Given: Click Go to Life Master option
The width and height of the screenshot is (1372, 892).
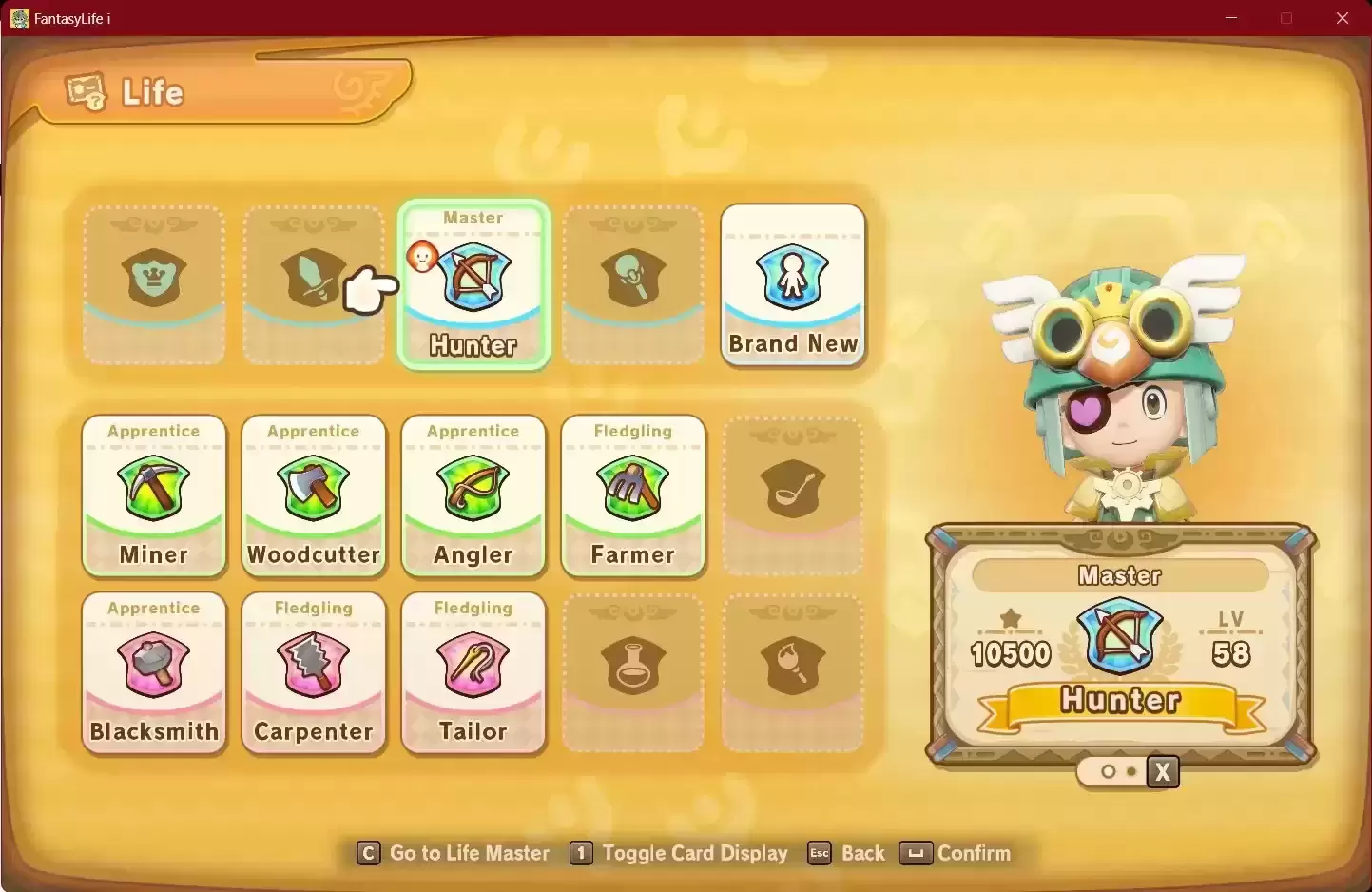Looking at the screenshot, I should tap(454, 853).
